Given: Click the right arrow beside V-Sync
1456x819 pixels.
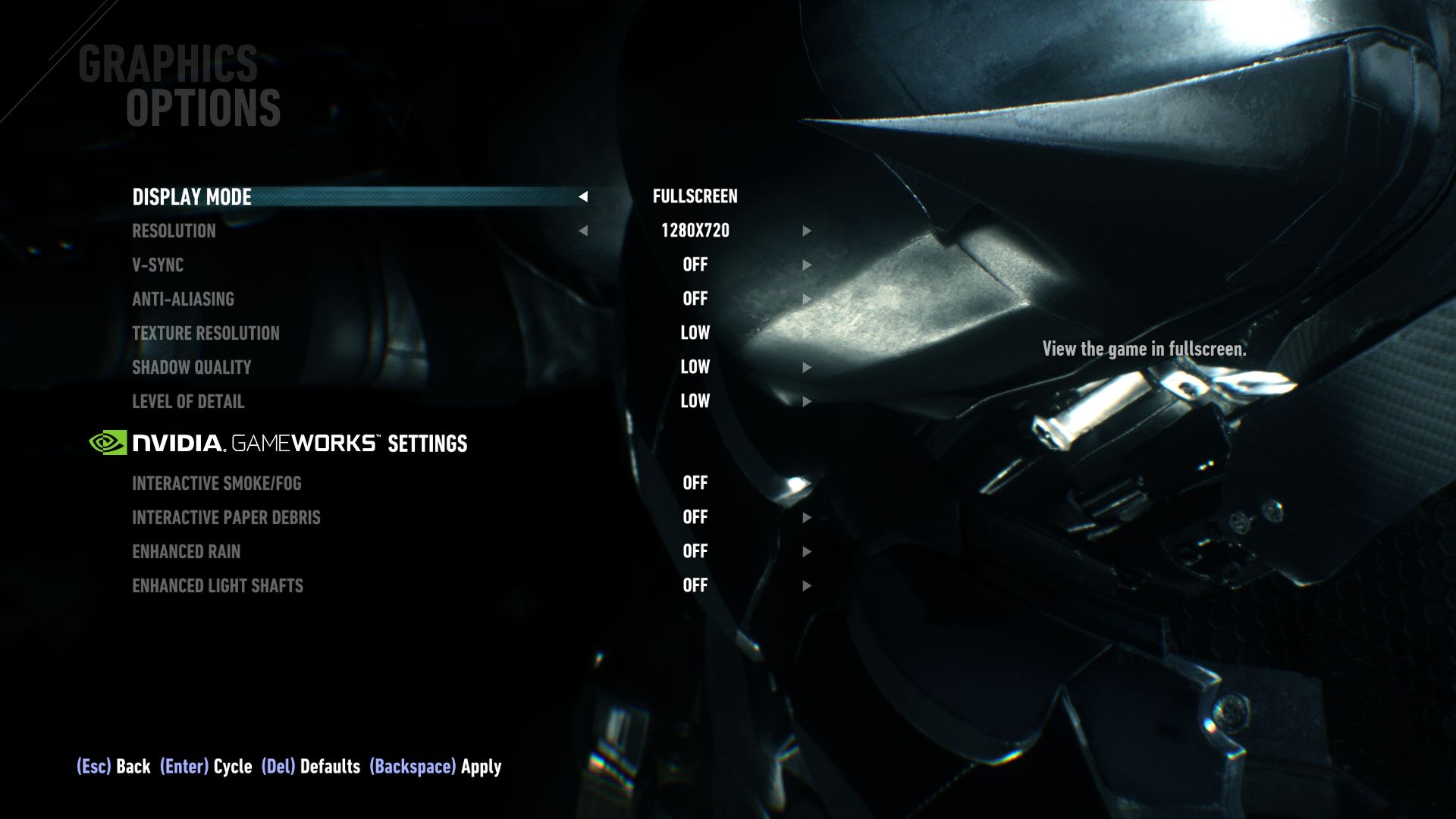Looking at the screenshot, I should 807,265.
